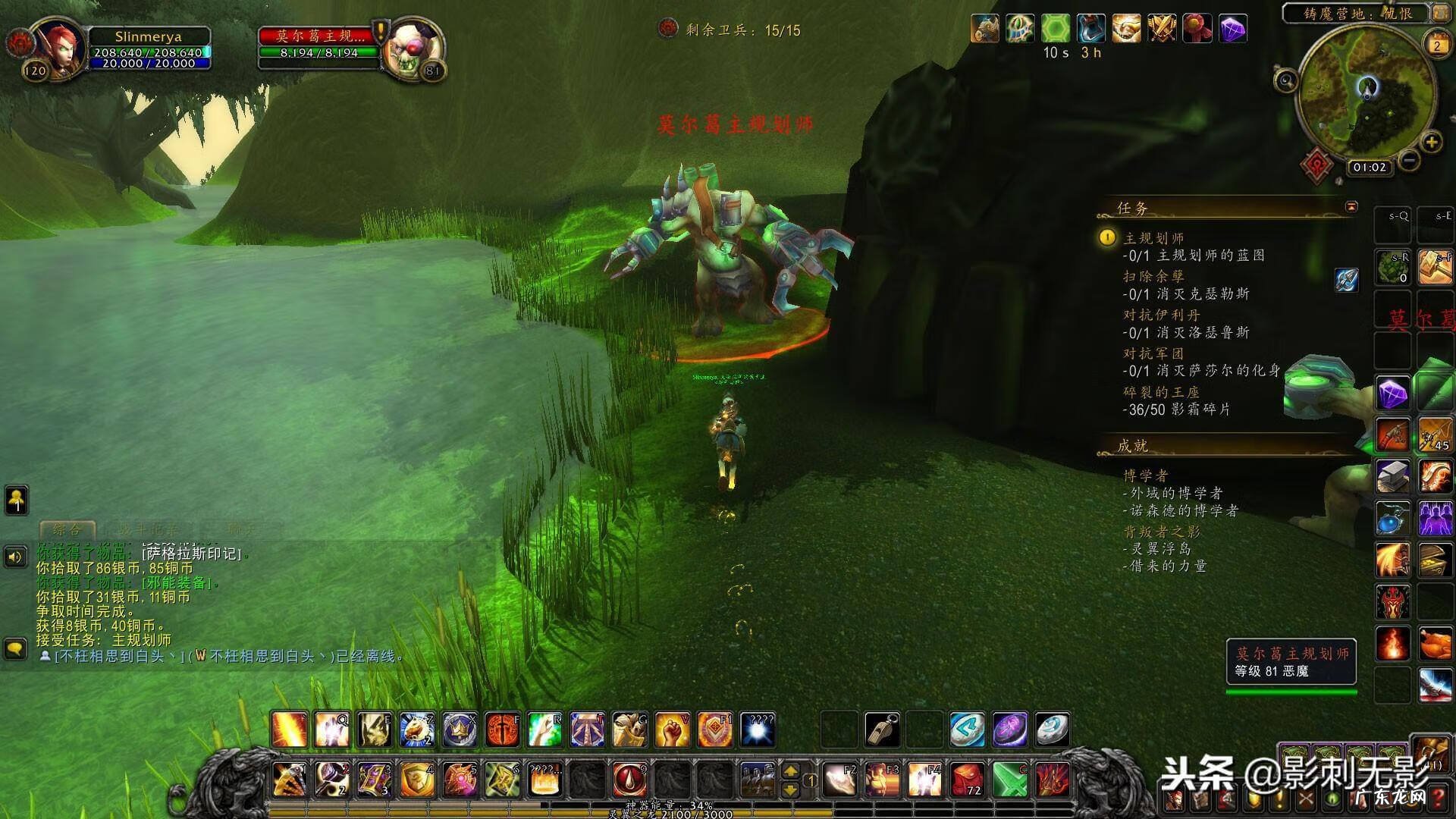Use the quest item beside 扫除余孽
Viewport: 1456px width, 819px height.
pos(1346,280)
